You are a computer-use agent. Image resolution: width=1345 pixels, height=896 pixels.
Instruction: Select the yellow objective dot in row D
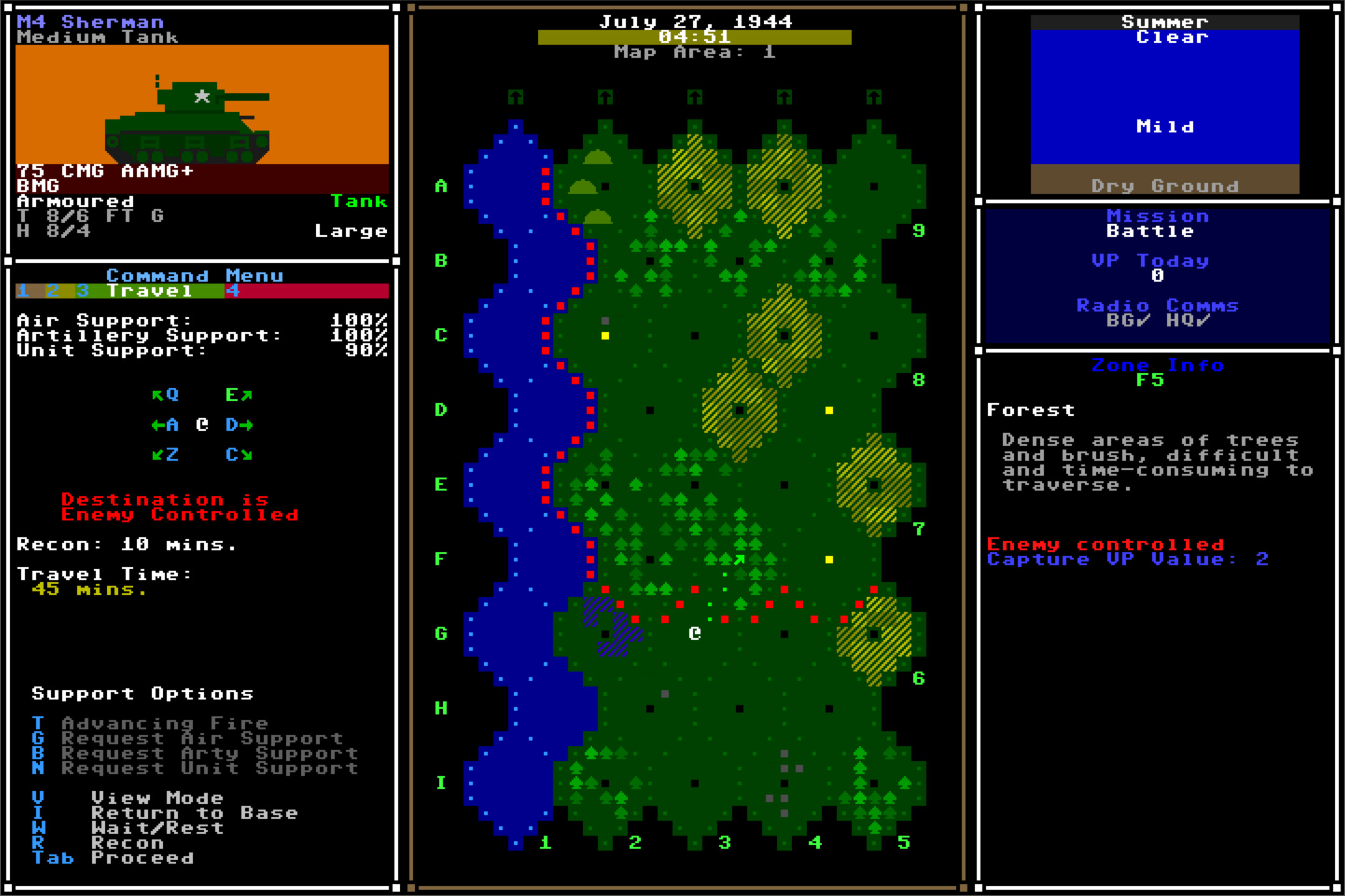tap(828, 410)
